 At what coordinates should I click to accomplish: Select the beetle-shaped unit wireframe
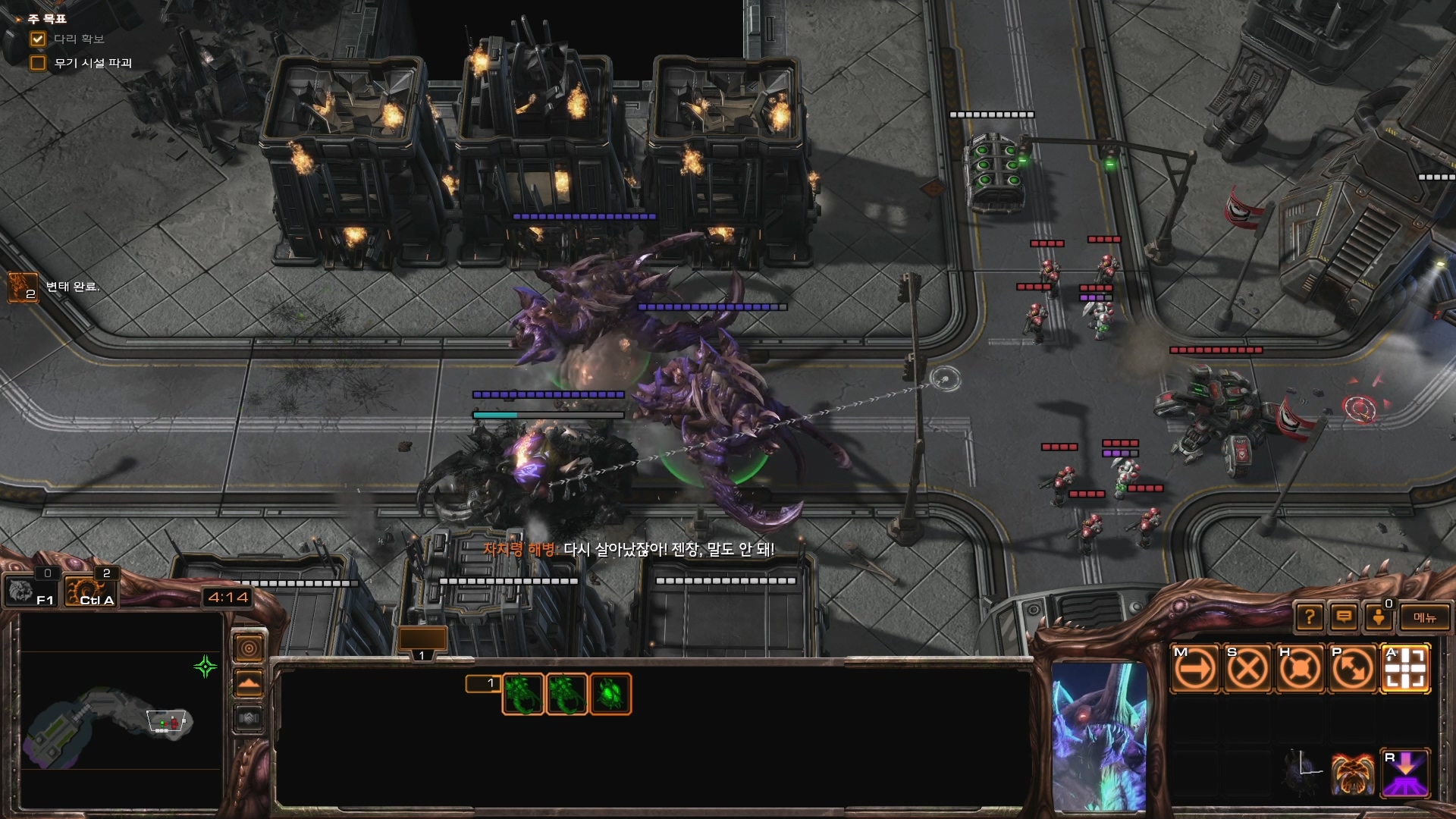pyautogui.click(x=610, y=694)
